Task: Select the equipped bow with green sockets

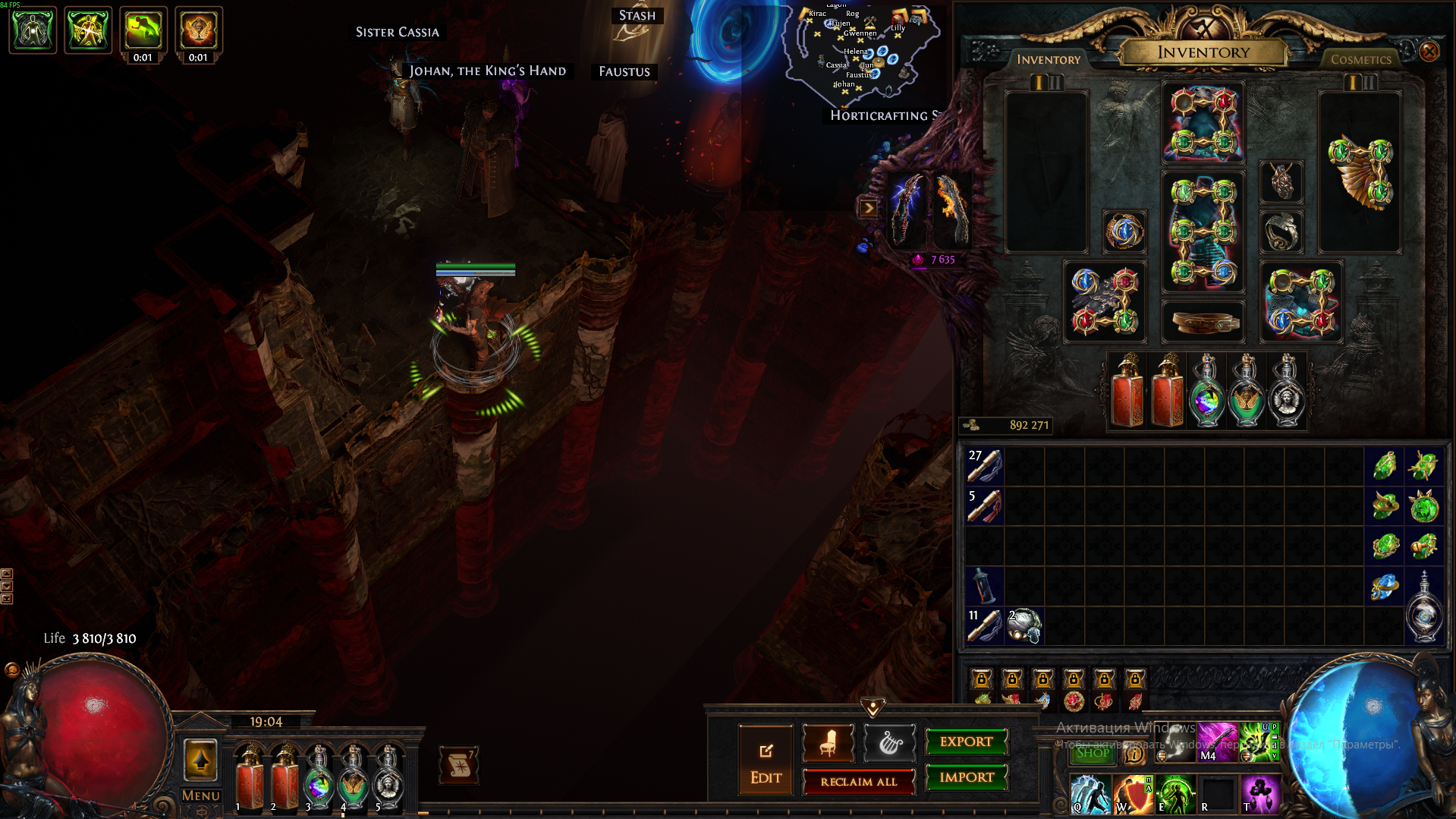Action: pos(1360,173)
